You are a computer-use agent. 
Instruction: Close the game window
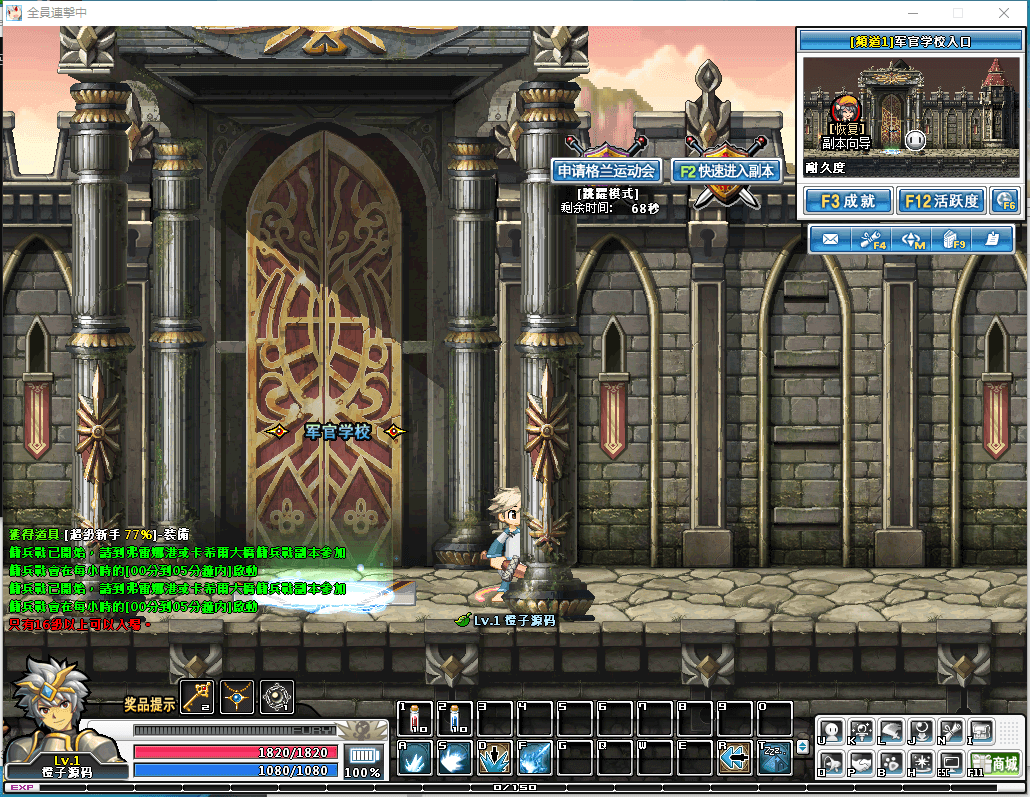1004,13
